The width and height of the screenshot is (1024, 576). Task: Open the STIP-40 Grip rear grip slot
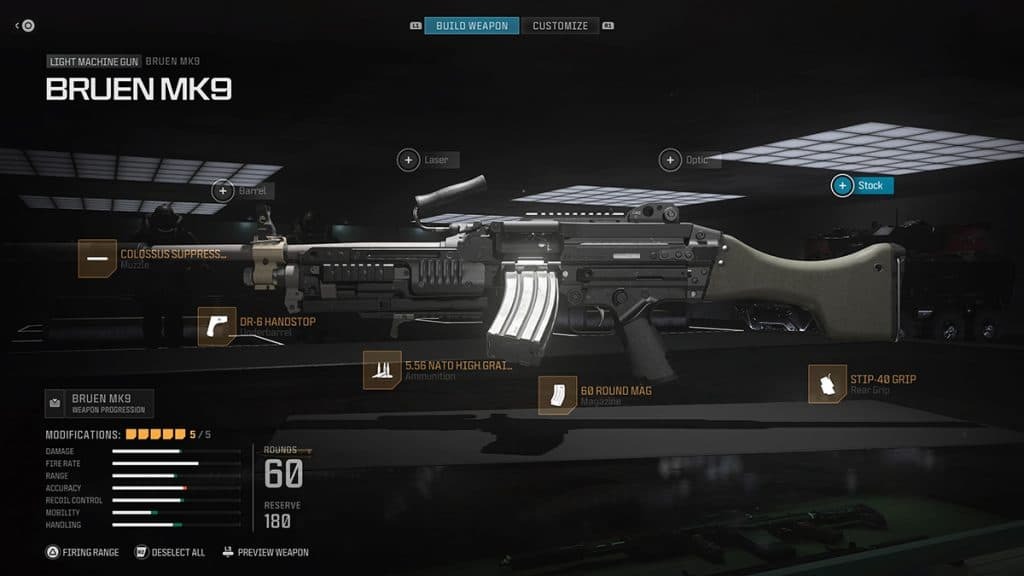click(827, 384)
